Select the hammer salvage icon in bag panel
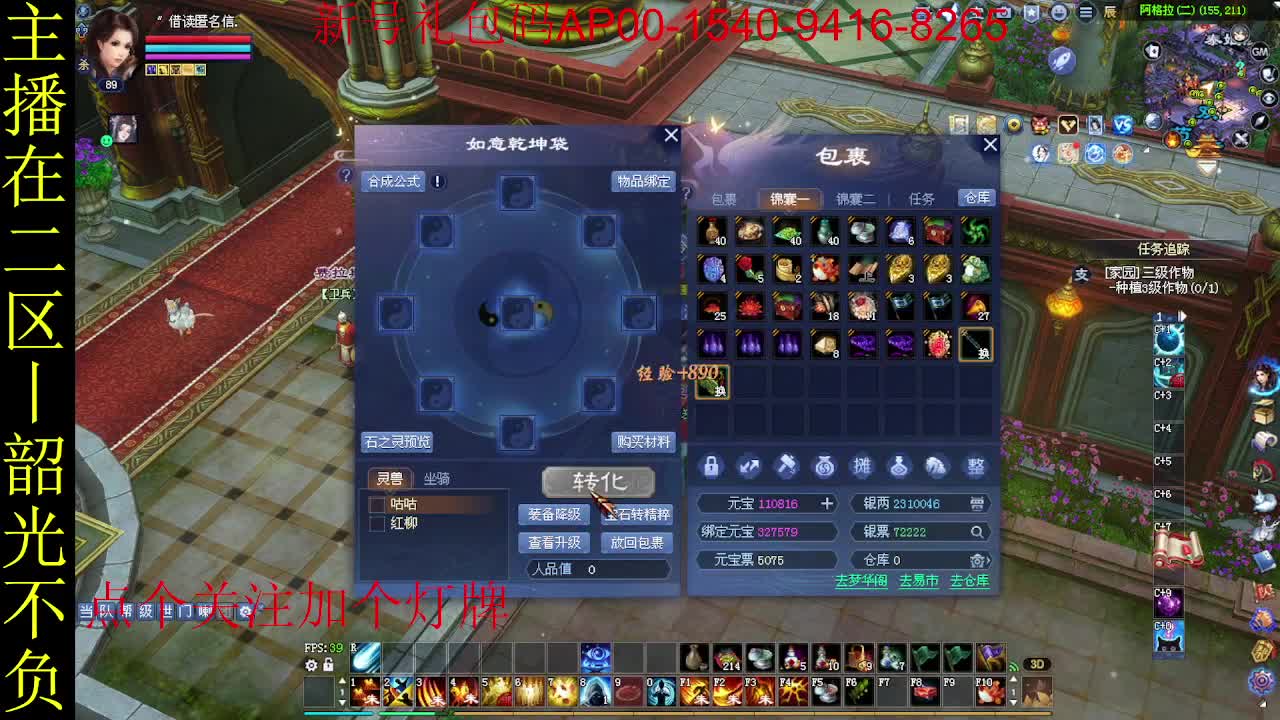 [787, 467]
